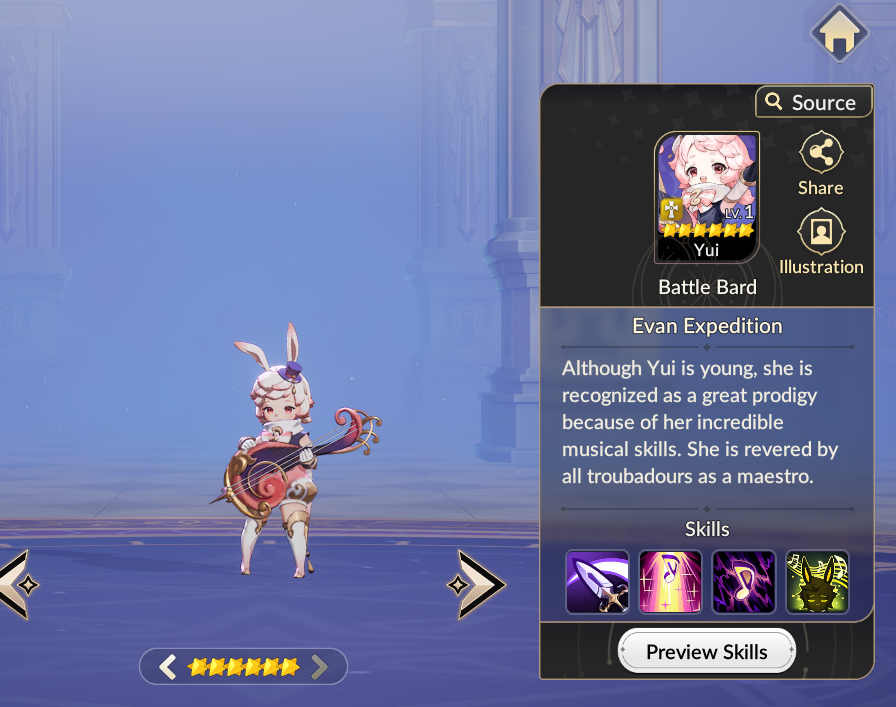Show the next hero with right arrow
This screenshot has height=707, width=896.
click(x=476, y=584)
